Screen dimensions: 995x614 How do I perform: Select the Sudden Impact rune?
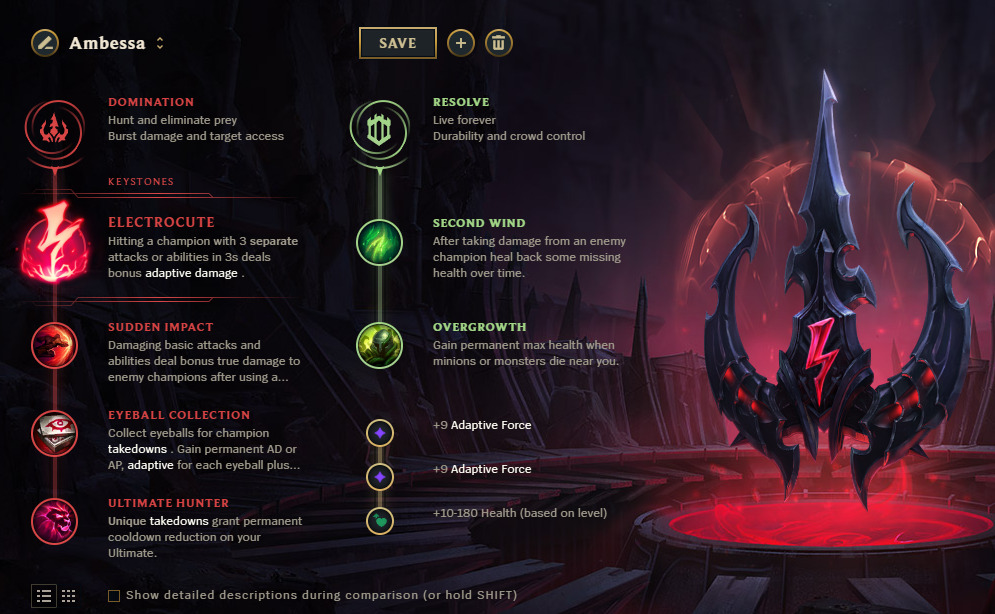click(x=51, y=345)
